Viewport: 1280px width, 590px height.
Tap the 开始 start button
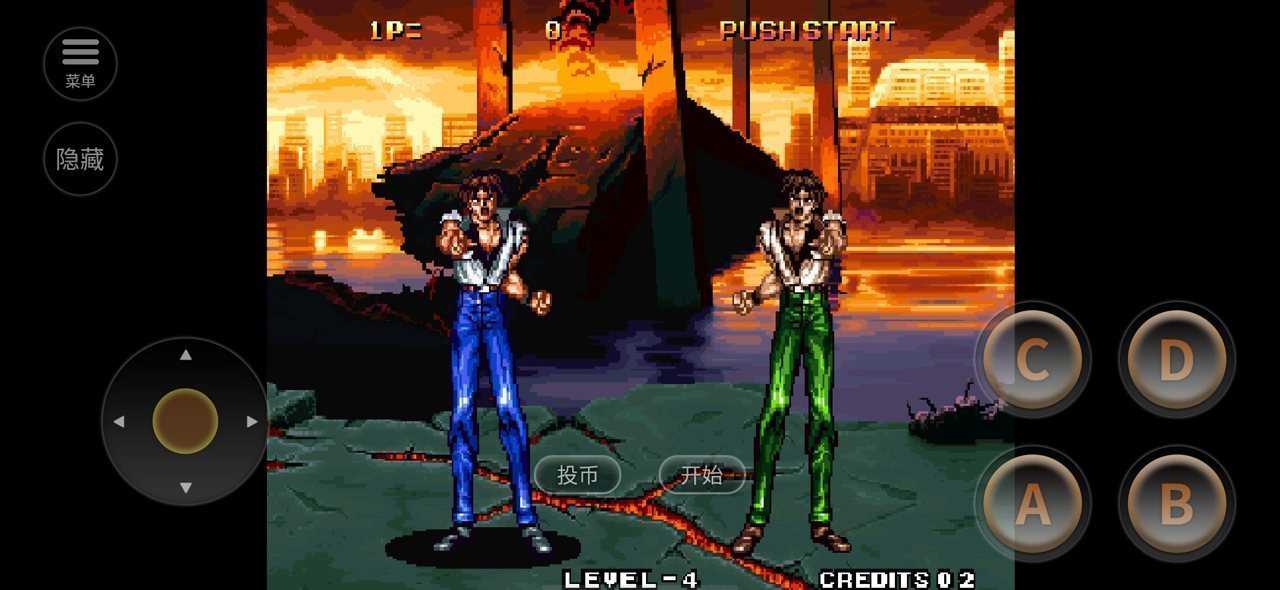click(x=701, y=475)
